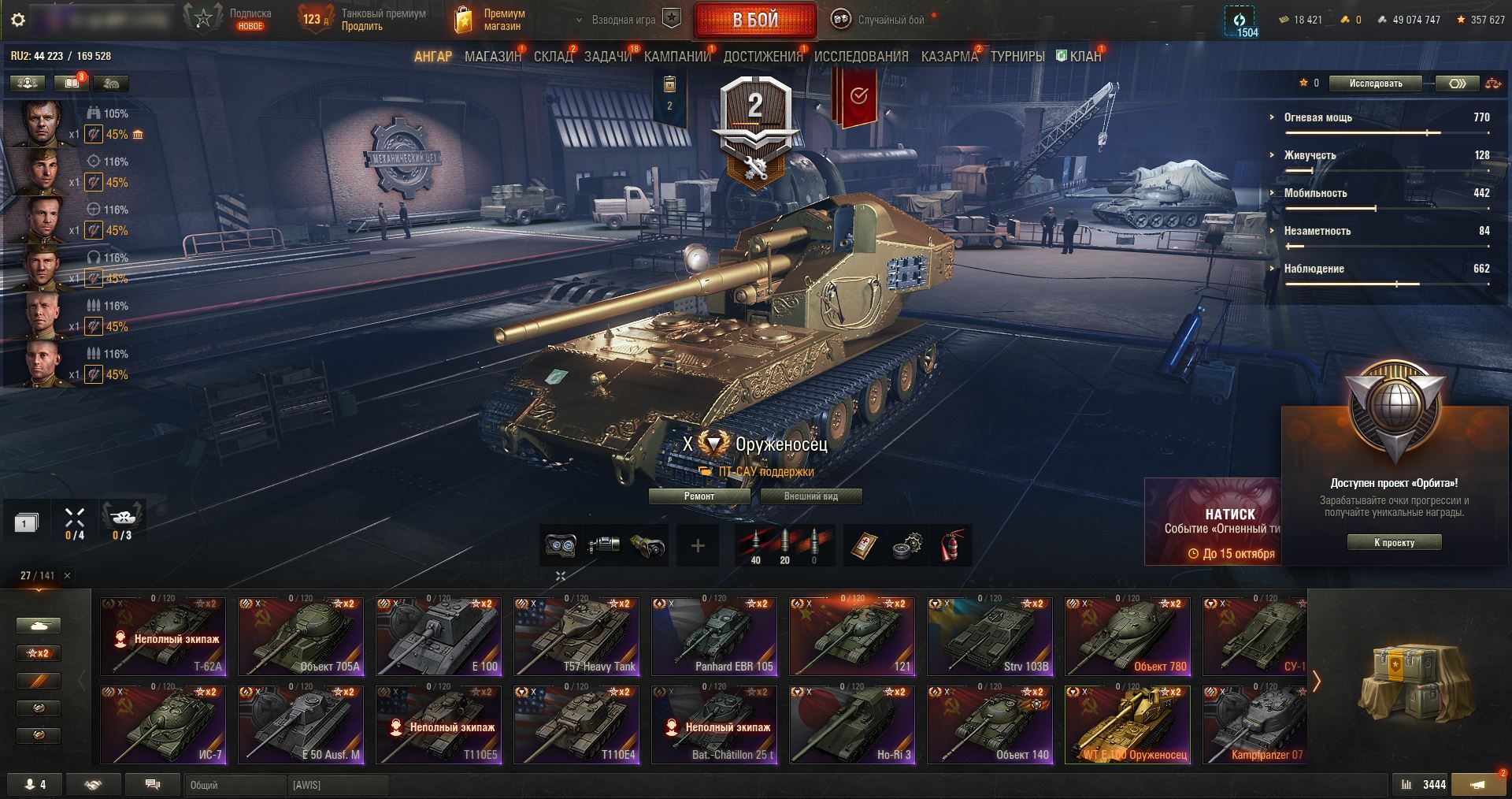
Task: Click the Исследовать button
Action: (x=1375, y=84)
